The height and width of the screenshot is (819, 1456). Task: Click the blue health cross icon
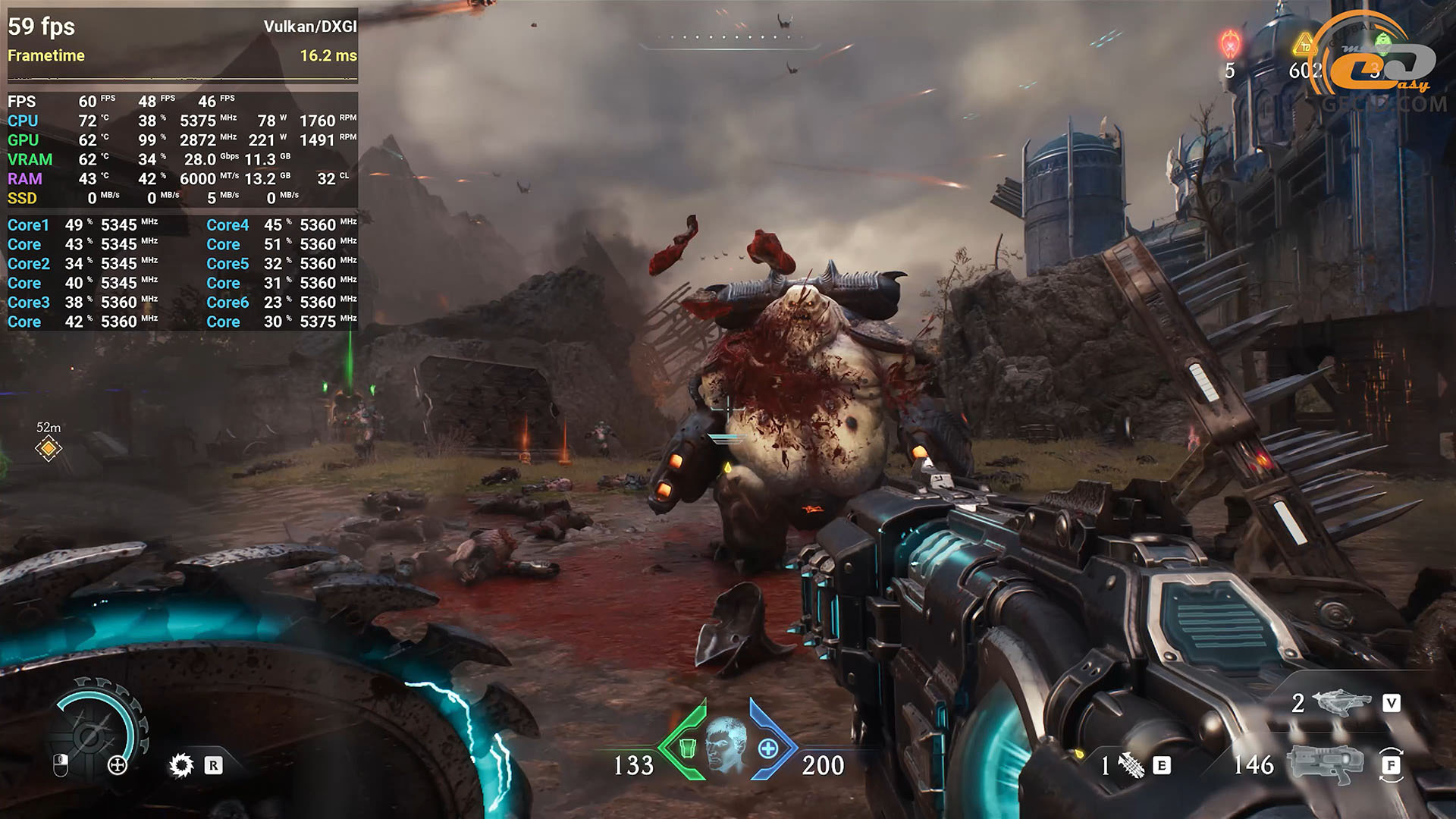tap(767, 748)
